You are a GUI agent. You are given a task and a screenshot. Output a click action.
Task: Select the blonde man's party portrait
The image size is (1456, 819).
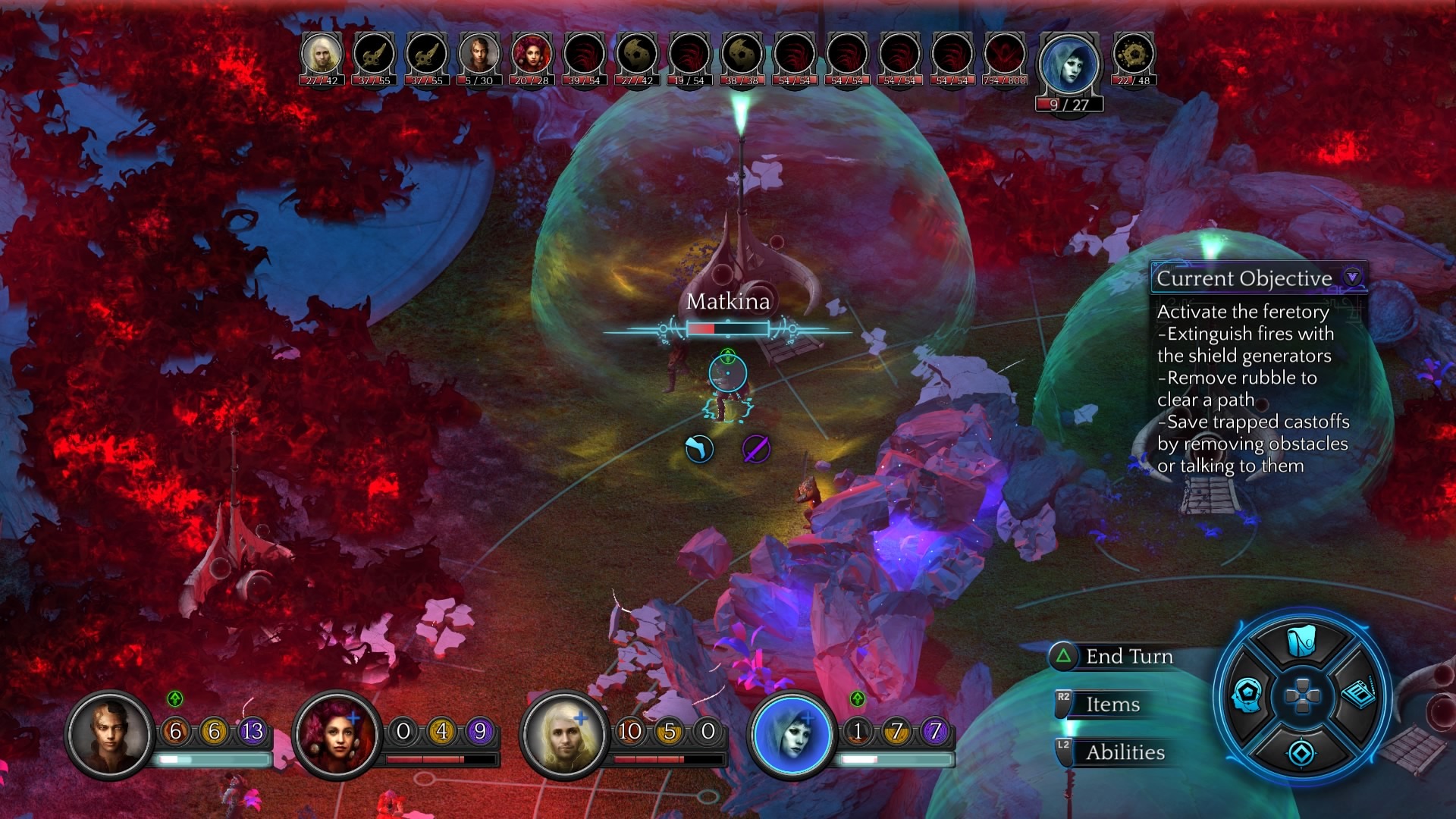(565, 733)
